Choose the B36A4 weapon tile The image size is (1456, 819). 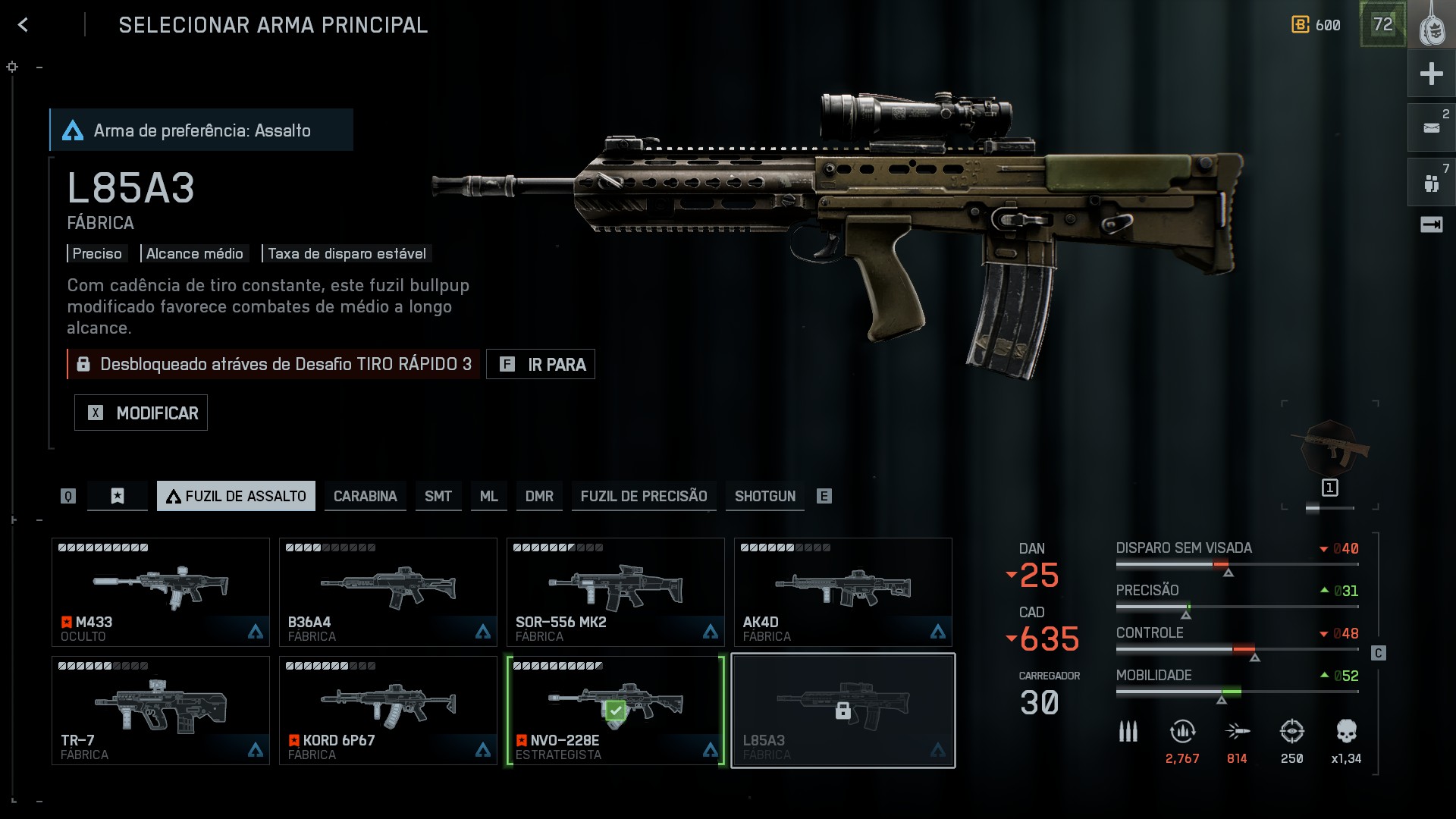point(388,592)
